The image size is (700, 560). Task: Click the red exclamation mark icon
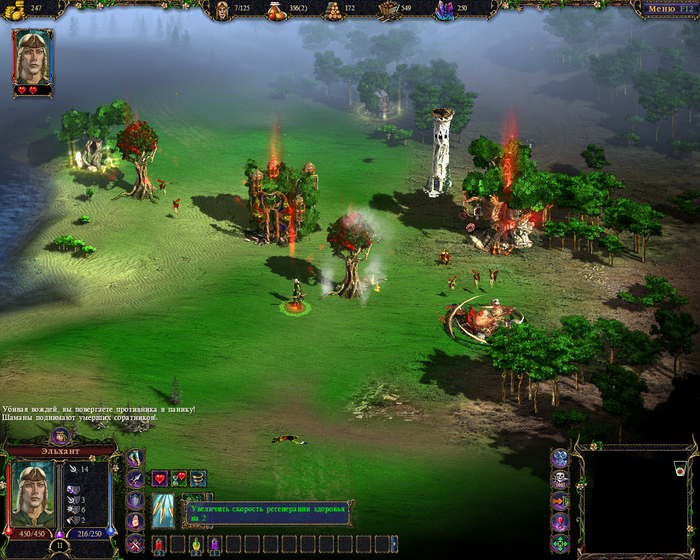(559, 522)
